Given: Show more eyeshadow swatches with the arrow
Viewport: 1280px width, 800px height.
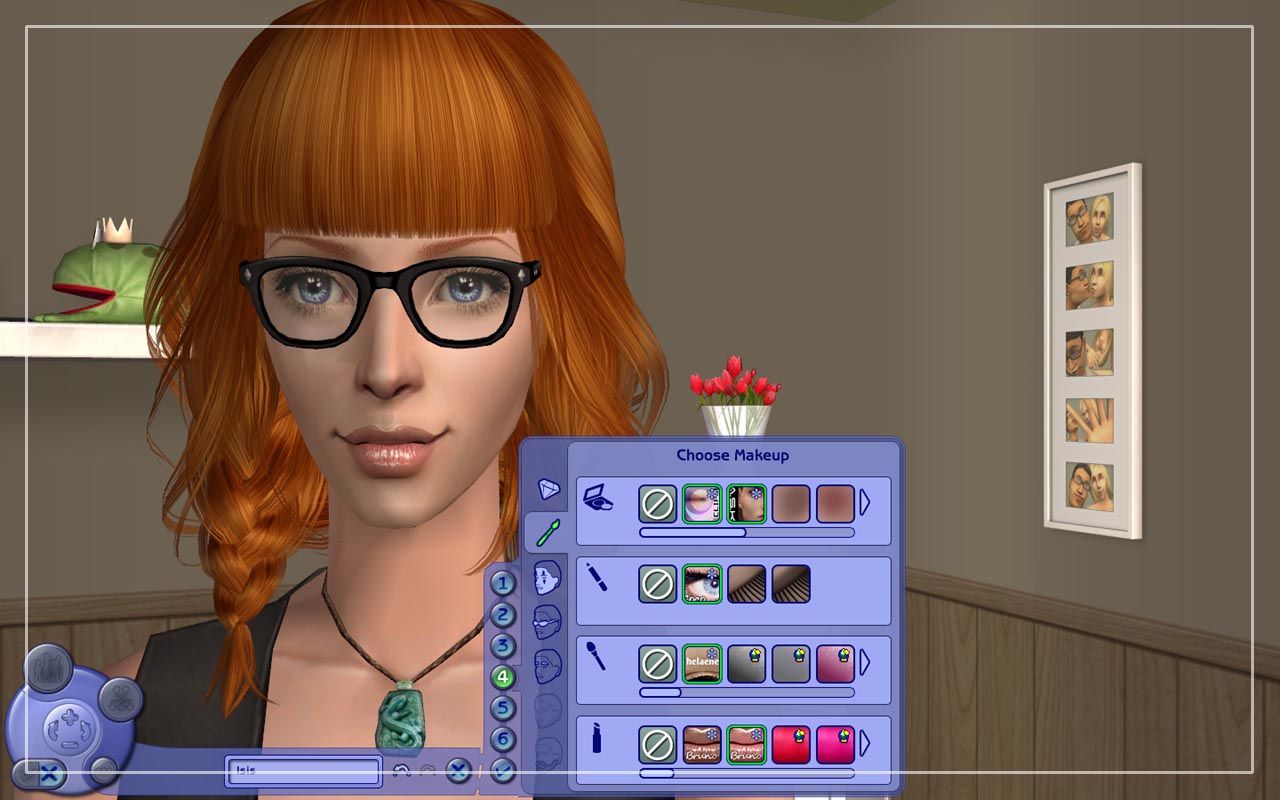Looking at the screenshot, I should pyautogui.click(x=864, y=501).
